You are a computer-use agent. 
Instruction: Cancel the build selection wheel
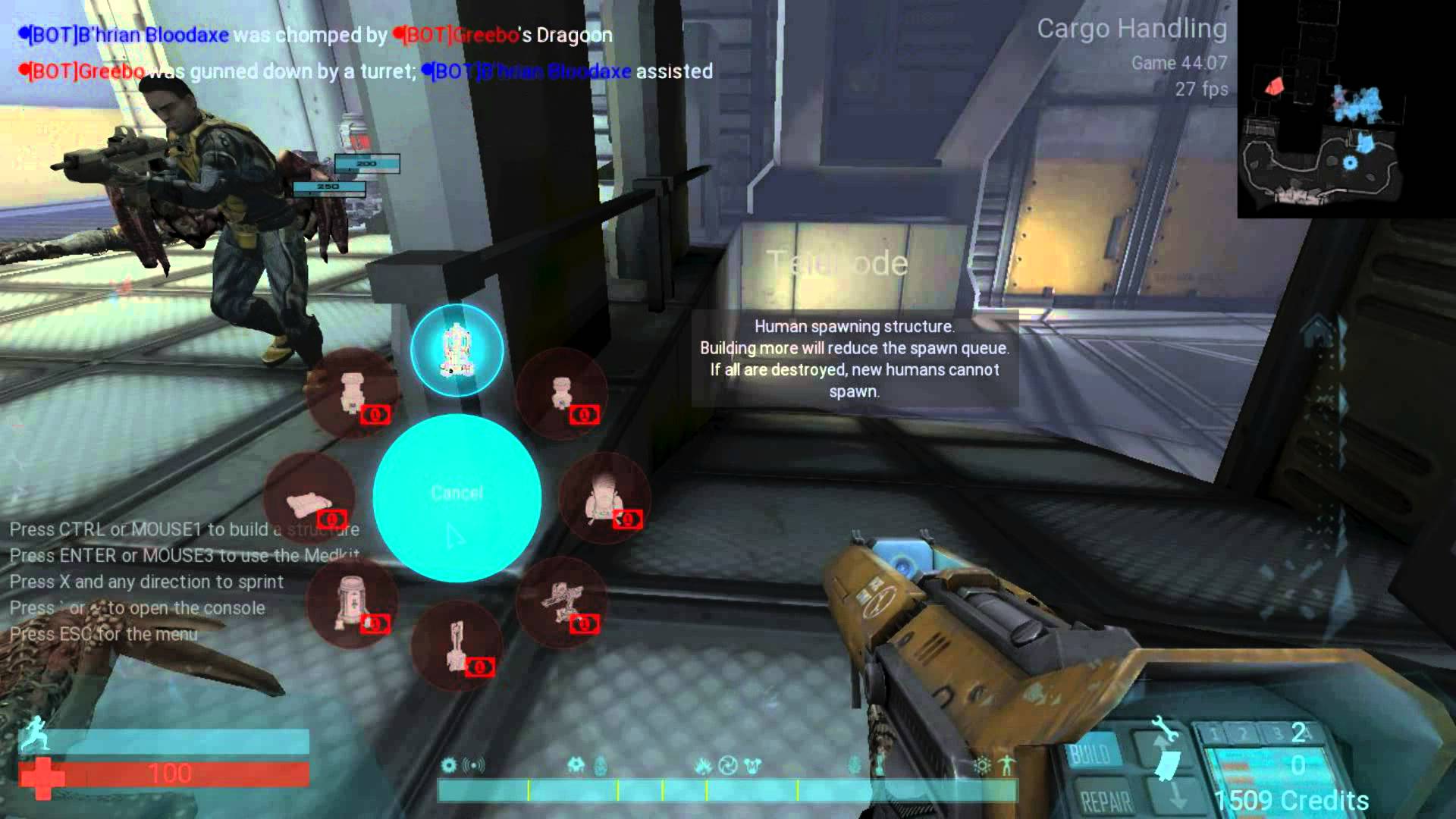[x=457, y=497]
